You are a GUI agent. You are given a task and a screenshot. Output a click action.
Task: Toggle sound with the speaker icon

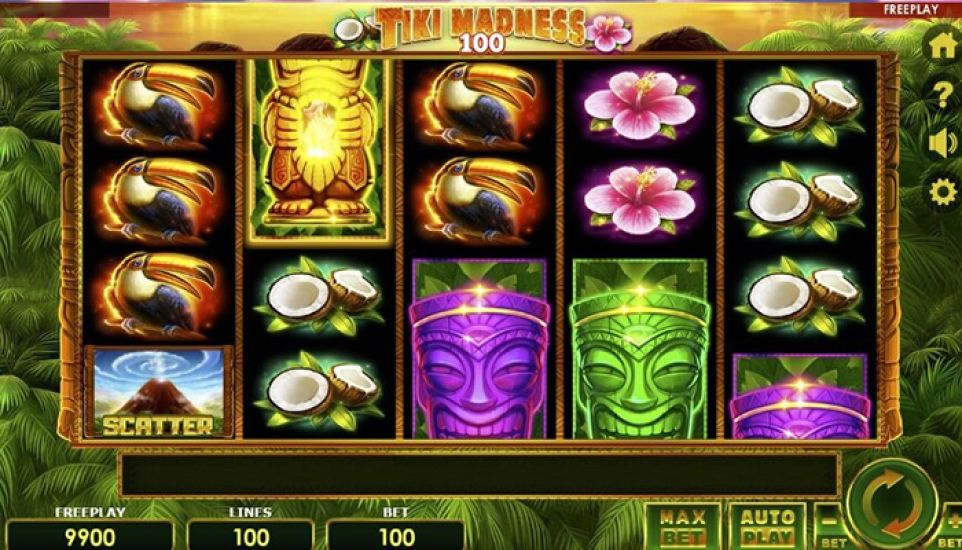click(942, 144)
